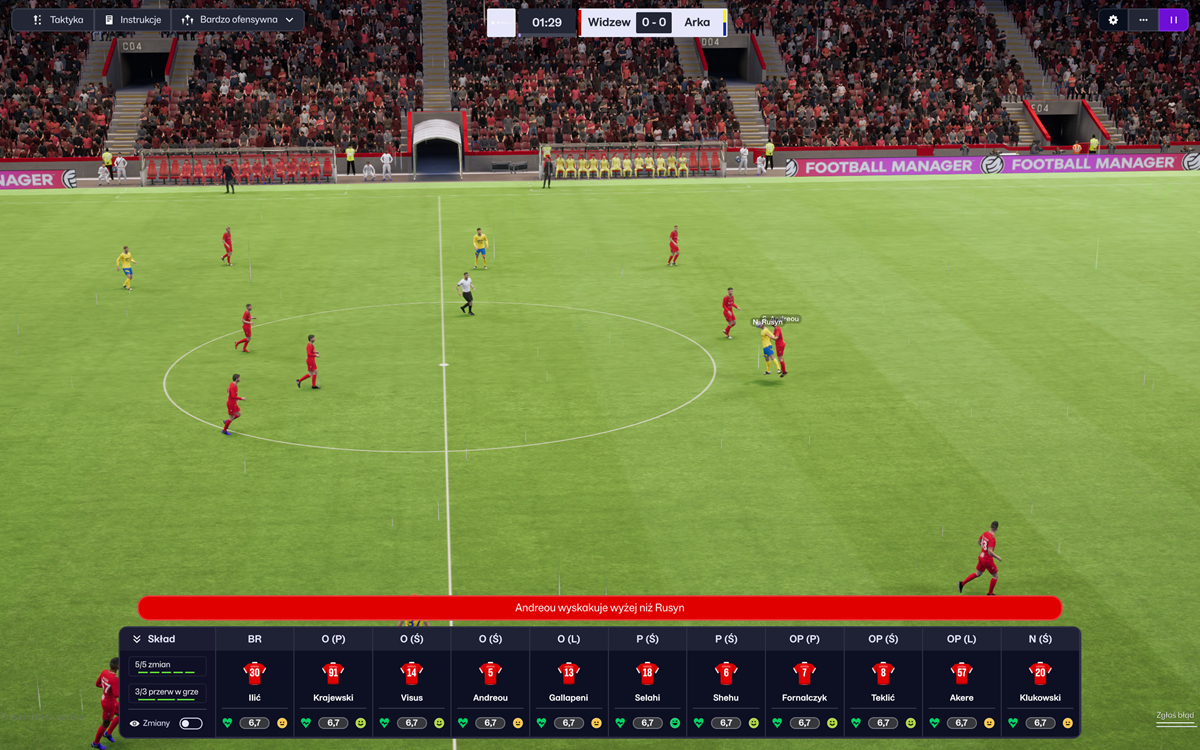Toggle the Zmiany switch

190,723
